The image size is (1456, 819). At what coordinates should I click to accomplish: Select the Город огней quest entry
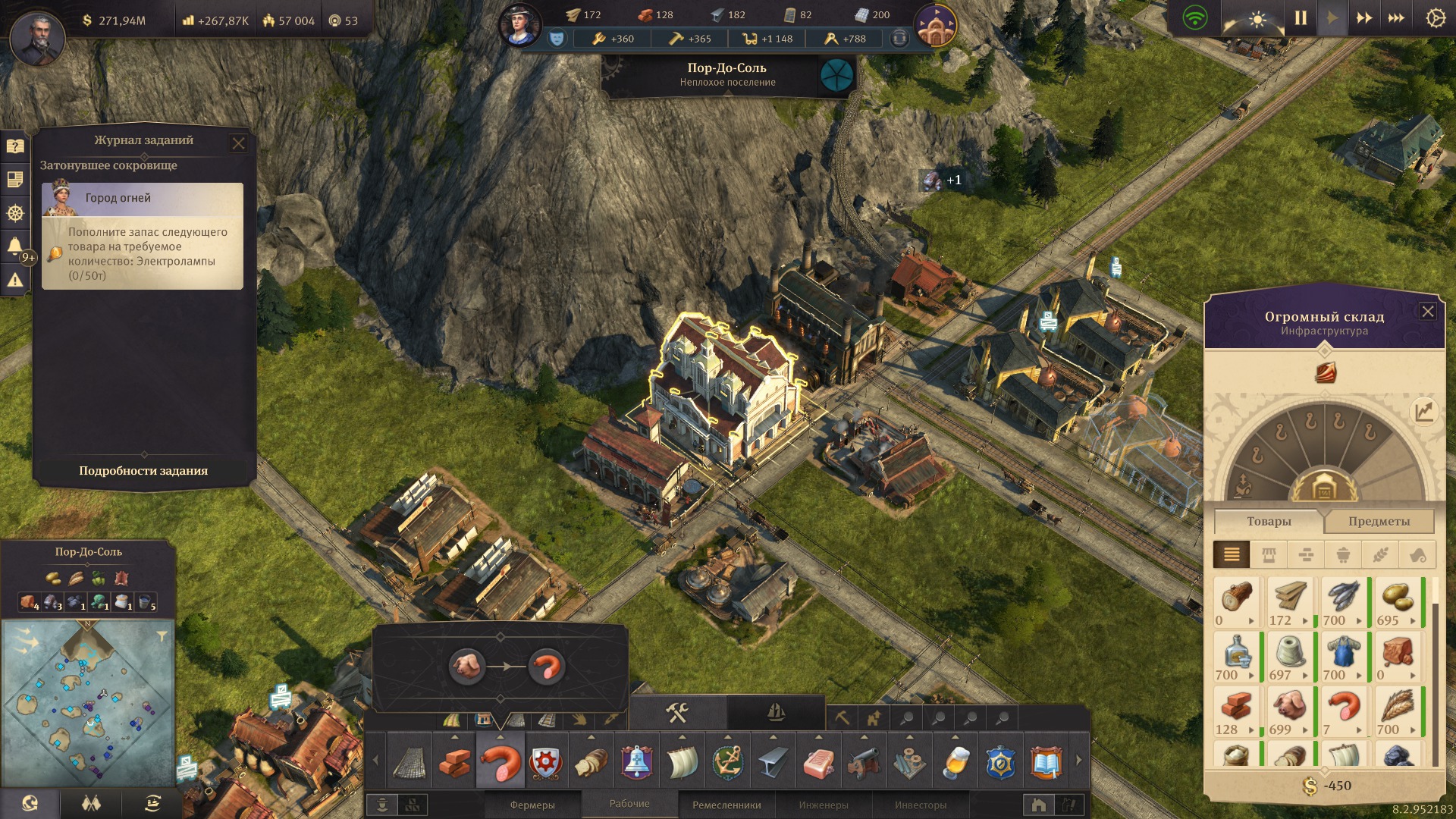pyautogui.click(x=143, y=199)
